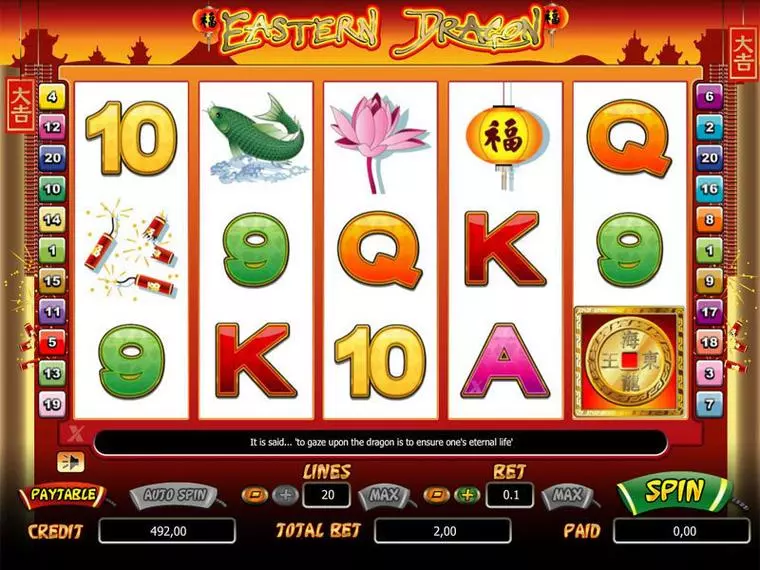Viewport: 760px width, 570px height.
Task: Show payline number 6
Action: click(709, 97)
